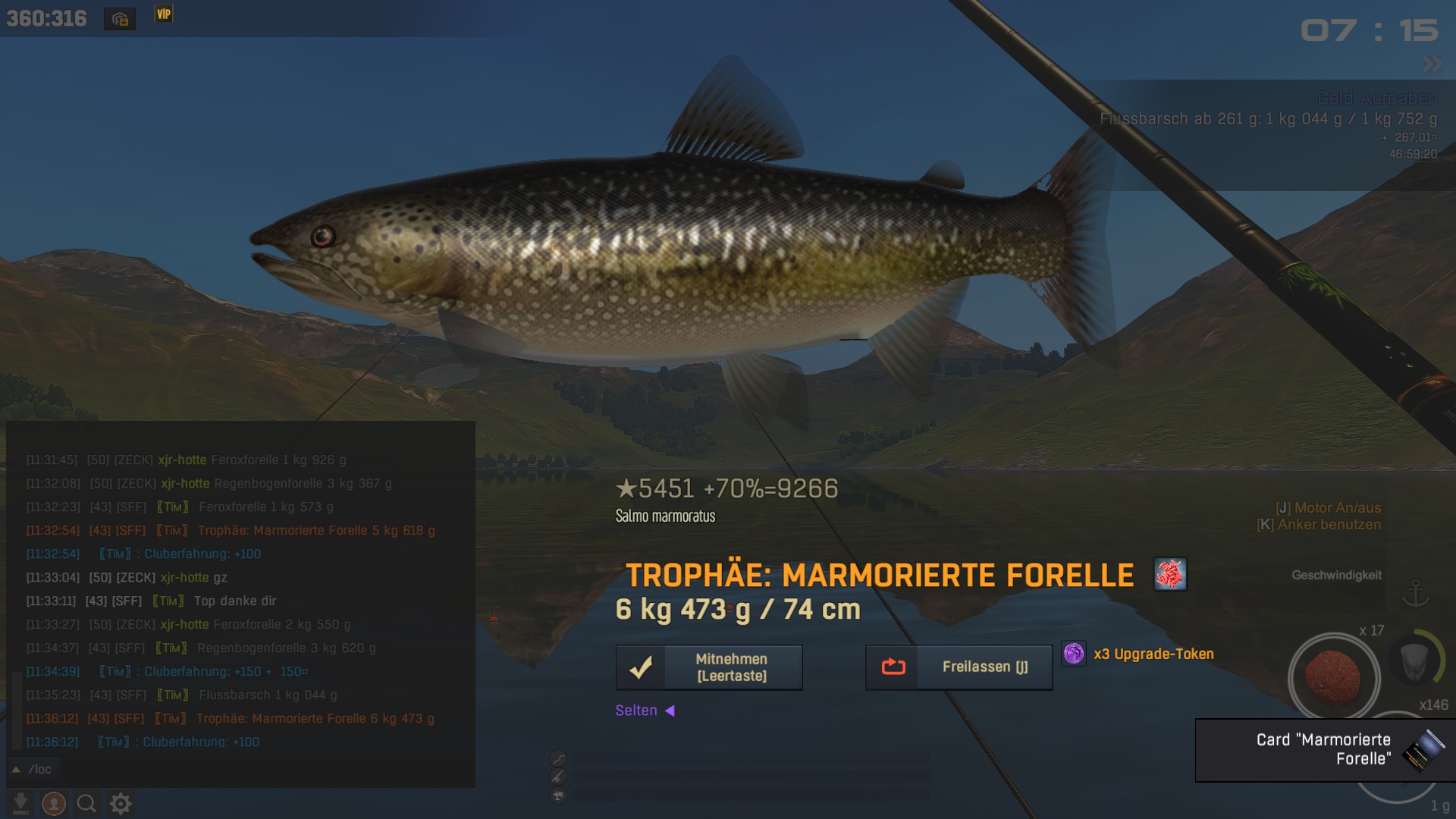Select the orange player profile icon
Image resolution: width=1456 pixels, height=819 pixels.
pyautogui.click(x=54, y=803)
